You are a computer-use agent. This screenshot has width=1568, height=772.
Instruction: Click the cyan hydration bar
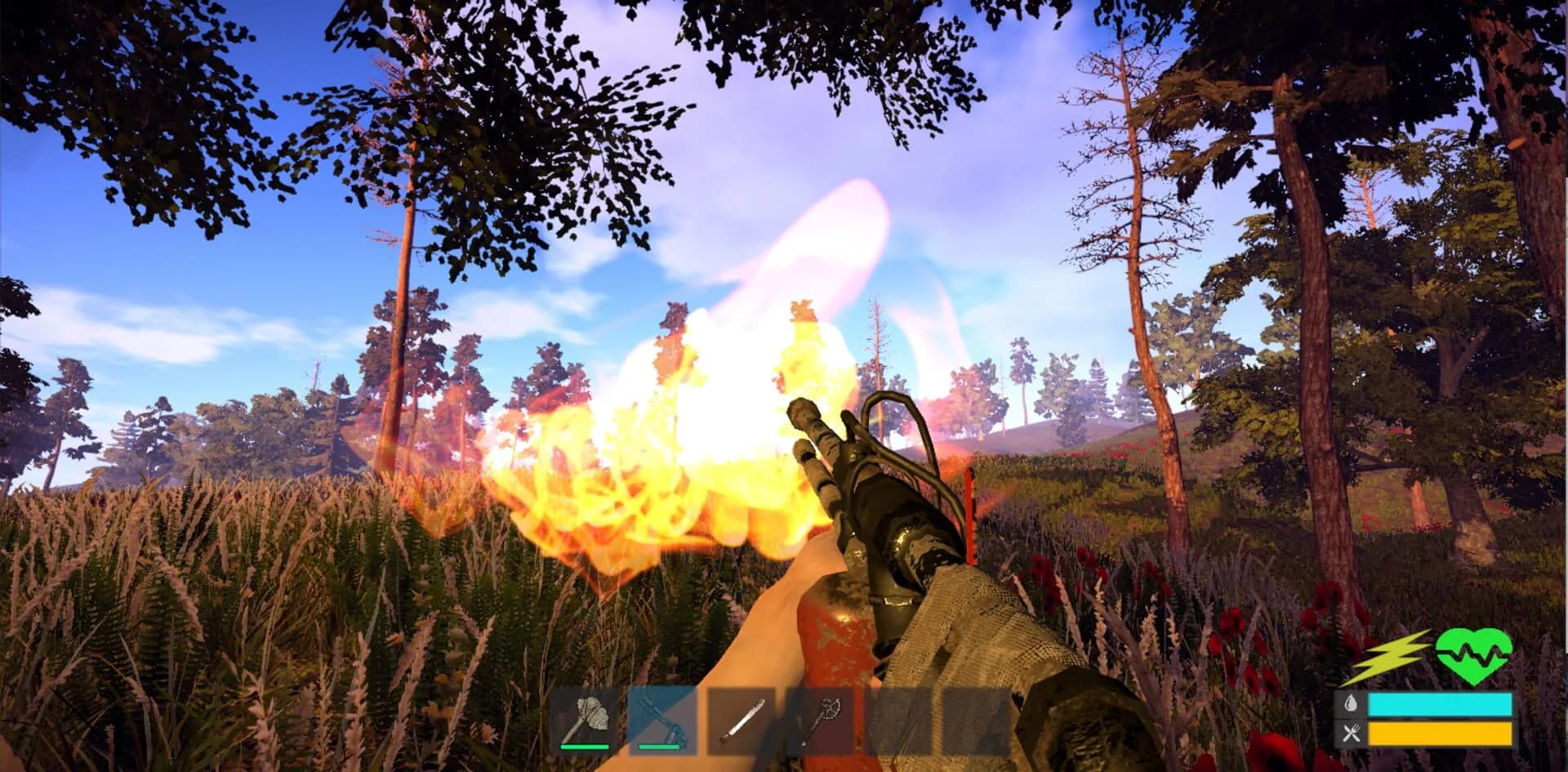pos(1440,704)
